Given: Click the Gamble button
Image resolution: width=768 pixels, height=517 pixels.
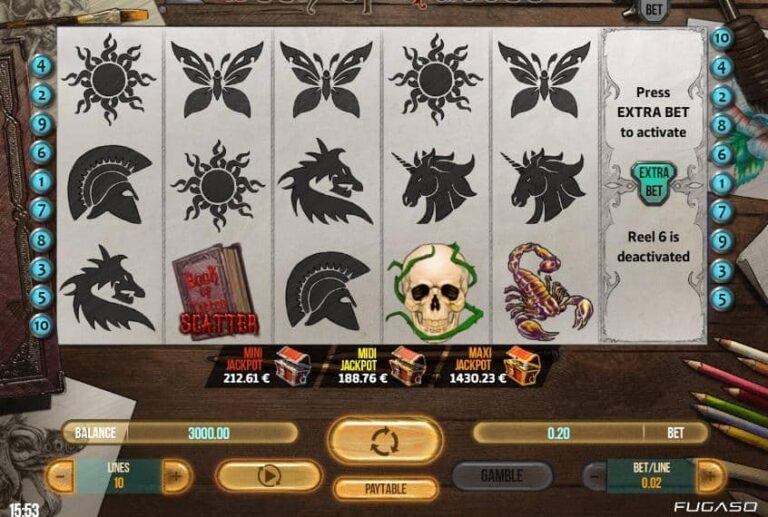Looking at the screenshot, I should tap(502, 476).
